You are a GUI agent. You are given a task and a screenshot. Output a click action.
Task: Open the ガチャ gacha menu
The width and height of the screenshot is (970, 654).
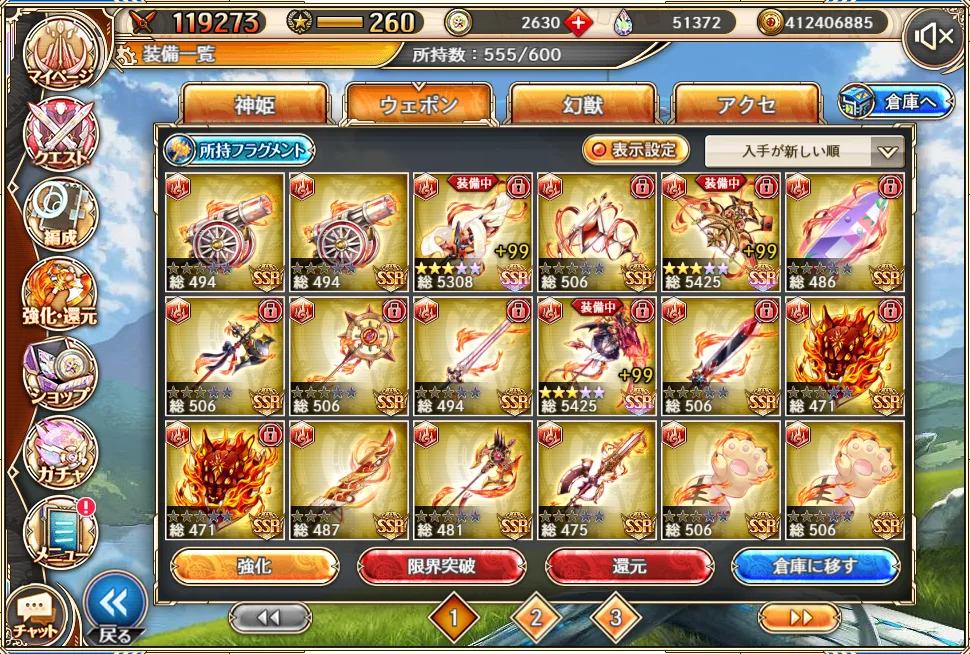60,451
